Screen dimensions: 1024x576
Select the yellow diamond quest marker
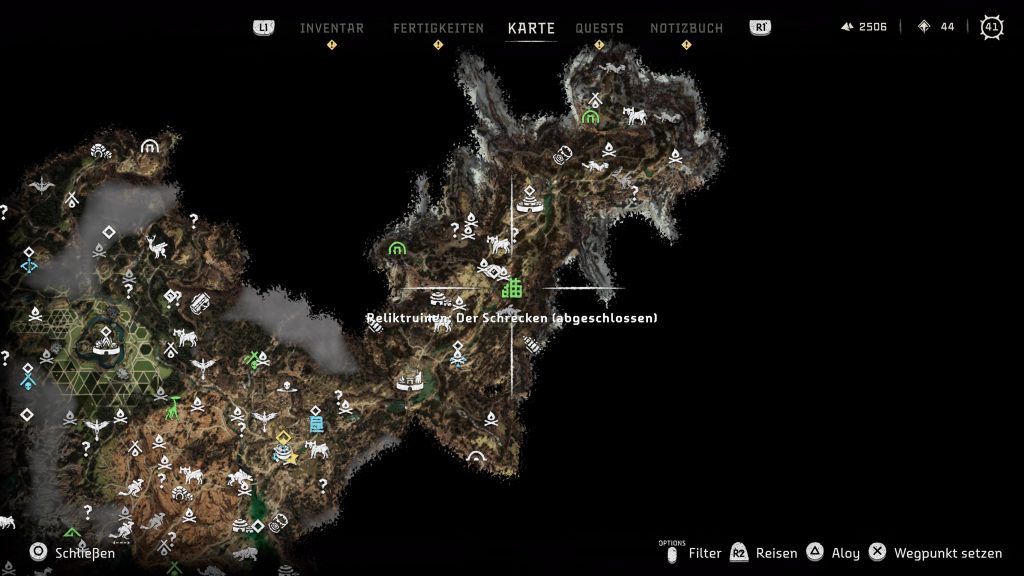[284, 437]
